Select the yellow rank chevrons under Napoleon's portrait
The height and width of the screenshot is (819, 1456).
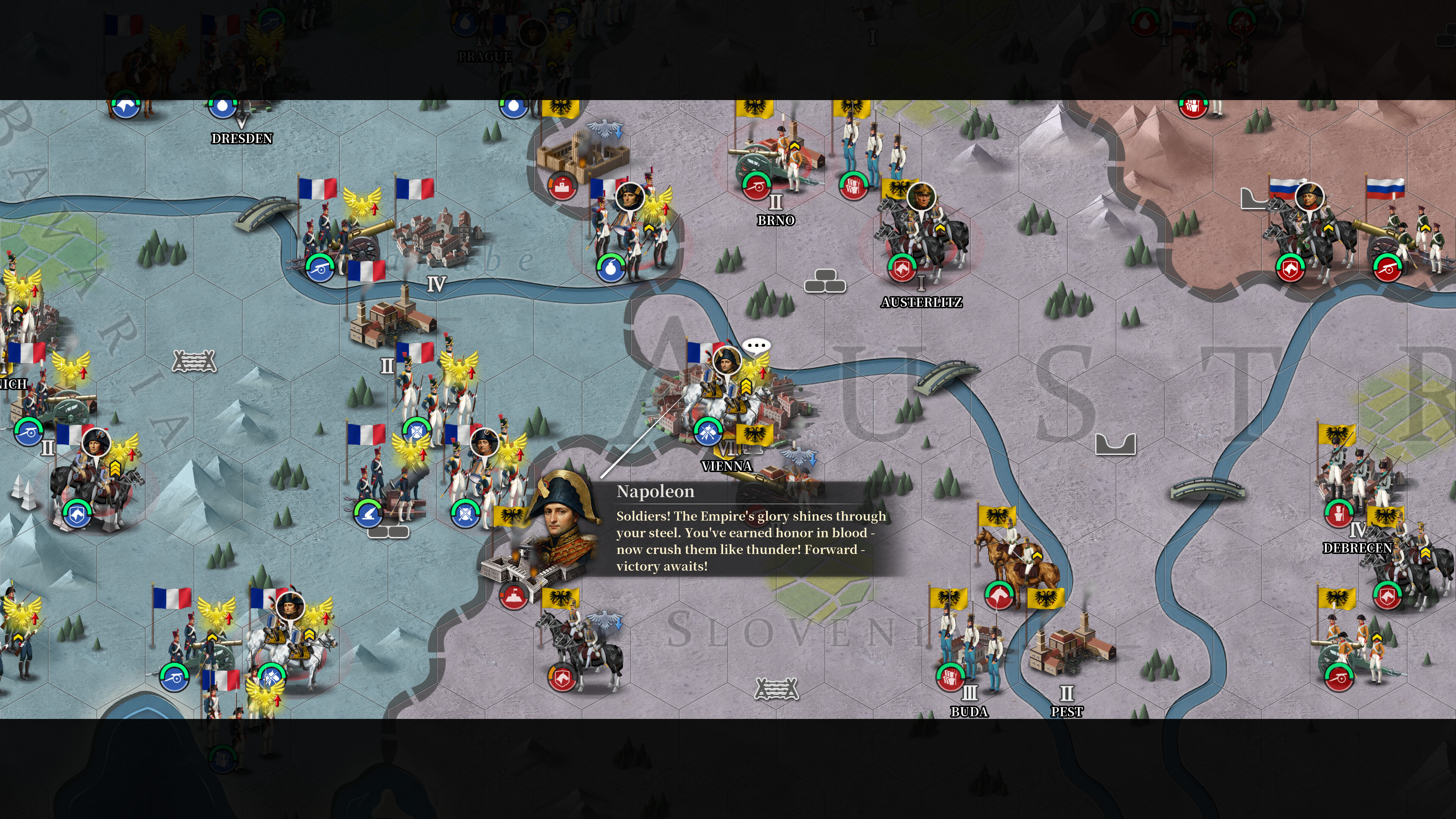coord(747,387)
